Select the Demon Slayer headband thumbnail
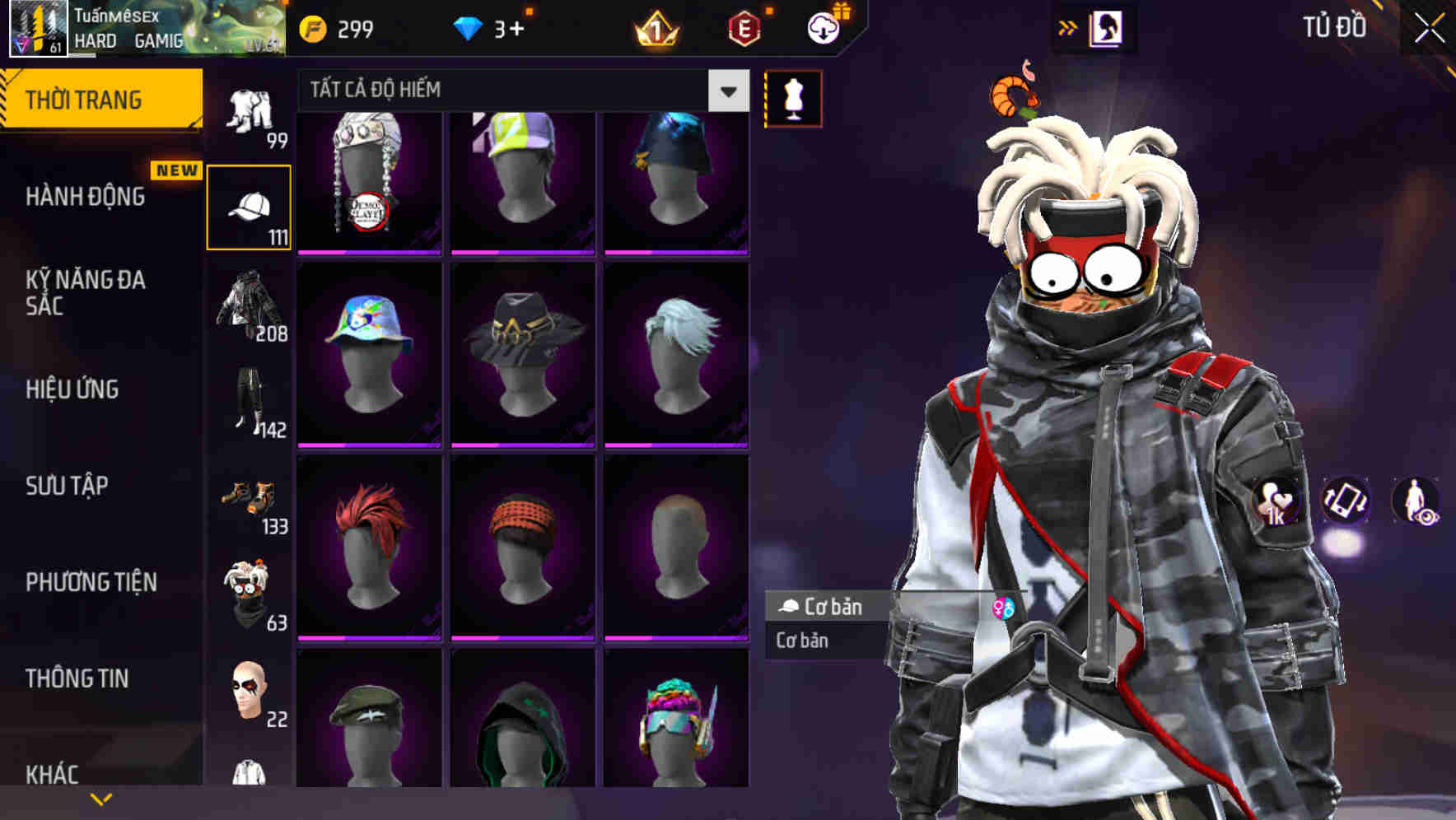The image size is (1456, 820). point(369,179)
